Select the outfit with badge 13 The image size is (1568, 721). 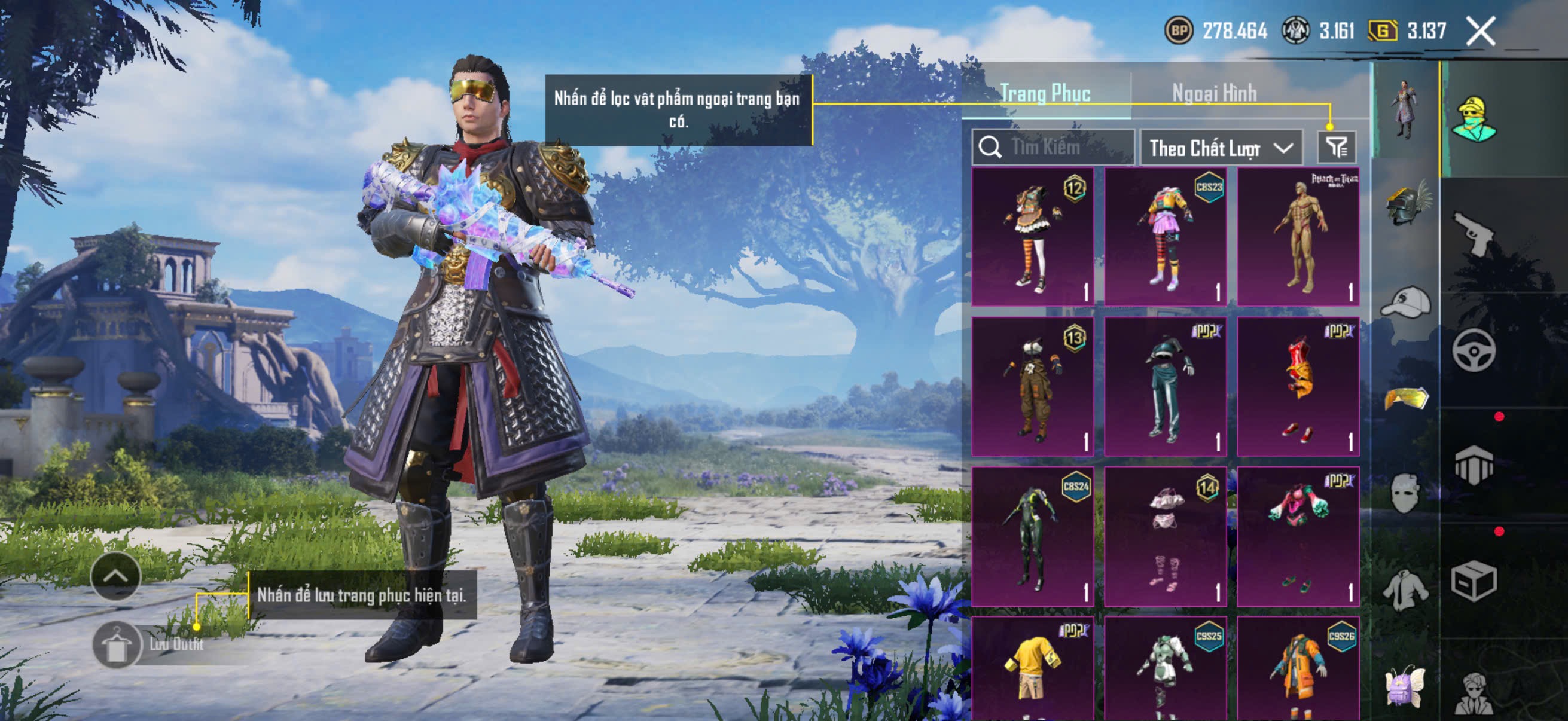click(x=1032, y=386)
